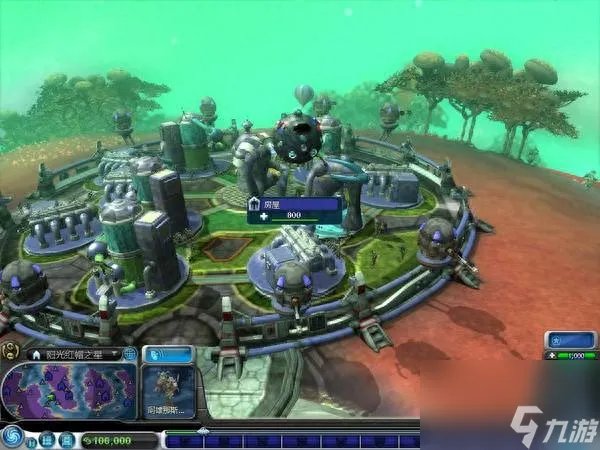Click the small pause button by the swirl

click(33, 440)
